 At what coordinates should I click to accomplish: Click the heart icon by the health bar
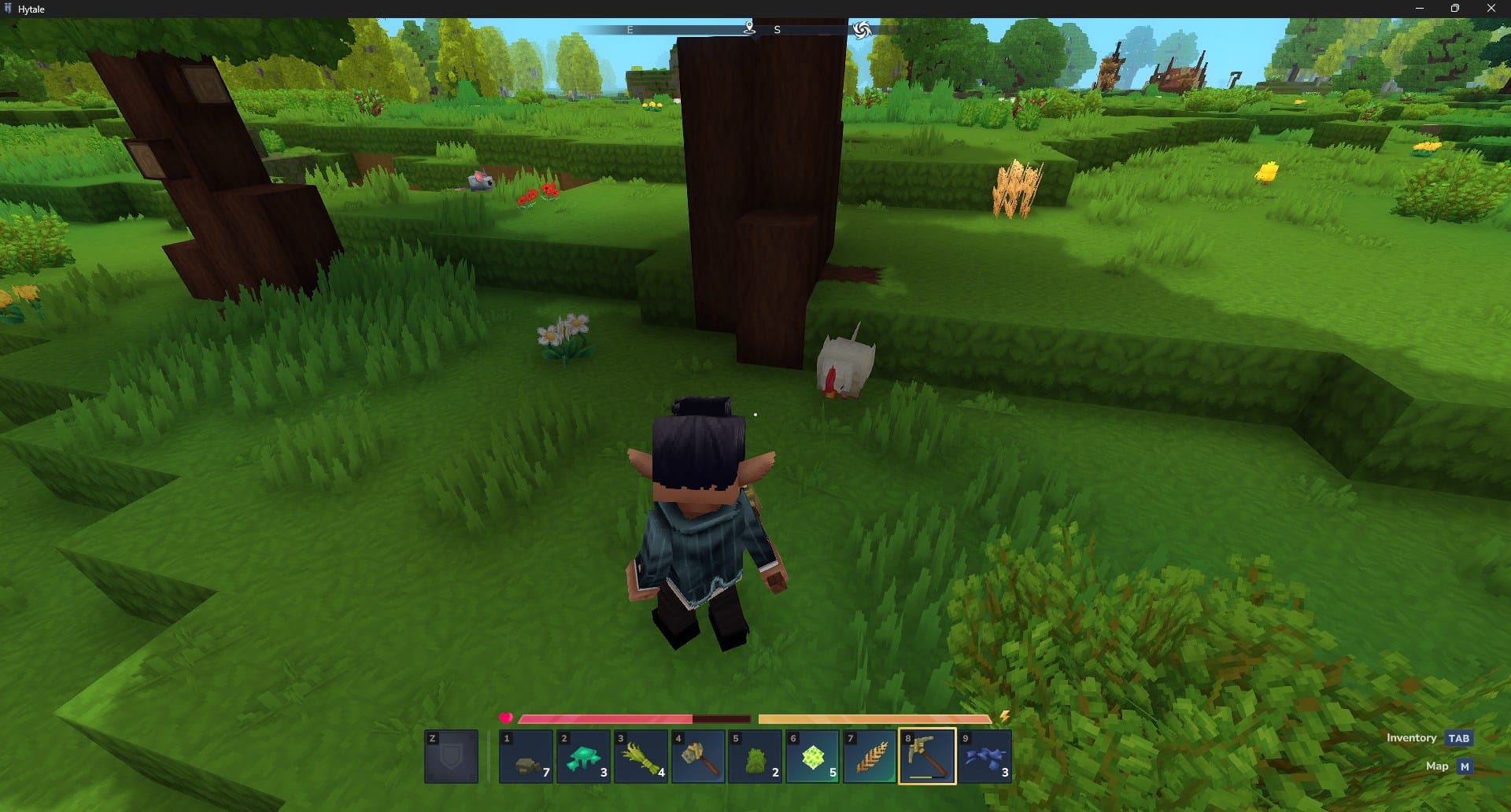tap(505, 718)
